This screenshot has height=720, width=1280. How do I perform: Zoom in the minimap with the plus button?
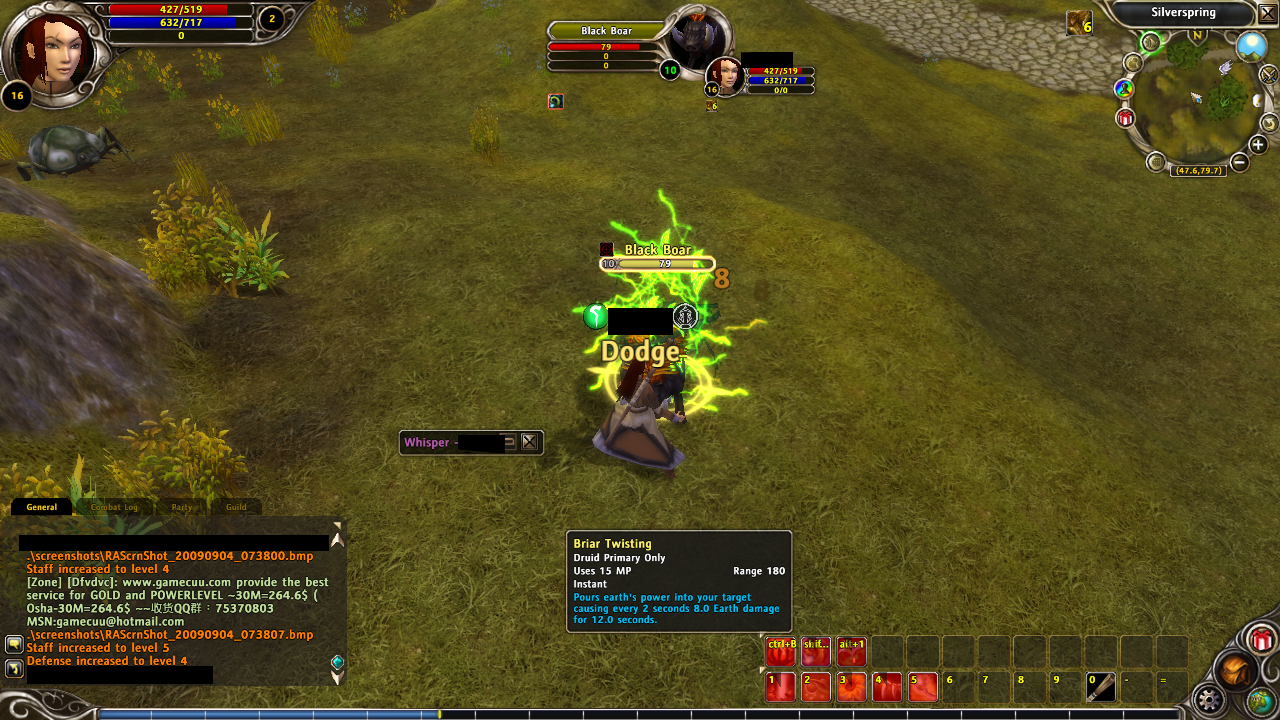[x=1258, y=146]
